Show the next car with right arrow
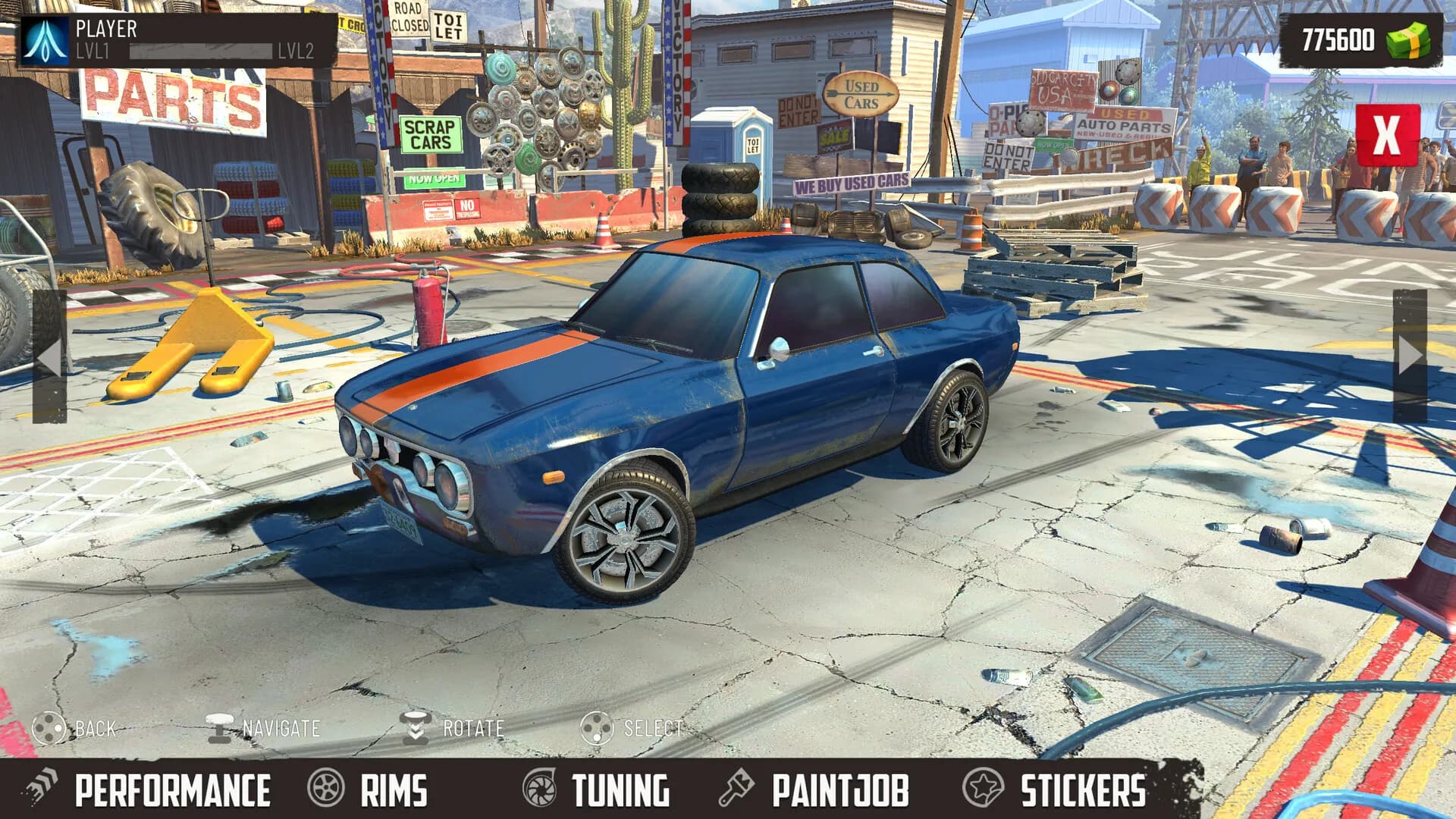 tap(1410, 355)
